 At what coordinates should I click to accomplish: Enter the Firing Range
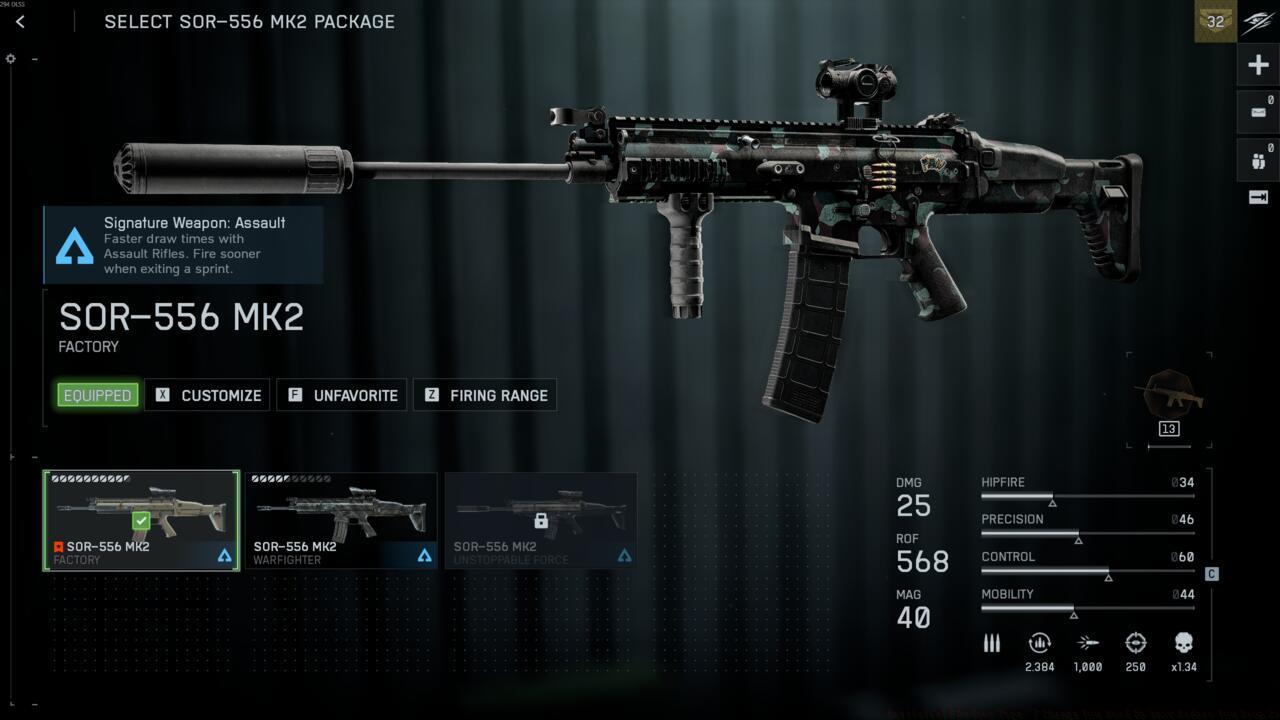[485, 395]
